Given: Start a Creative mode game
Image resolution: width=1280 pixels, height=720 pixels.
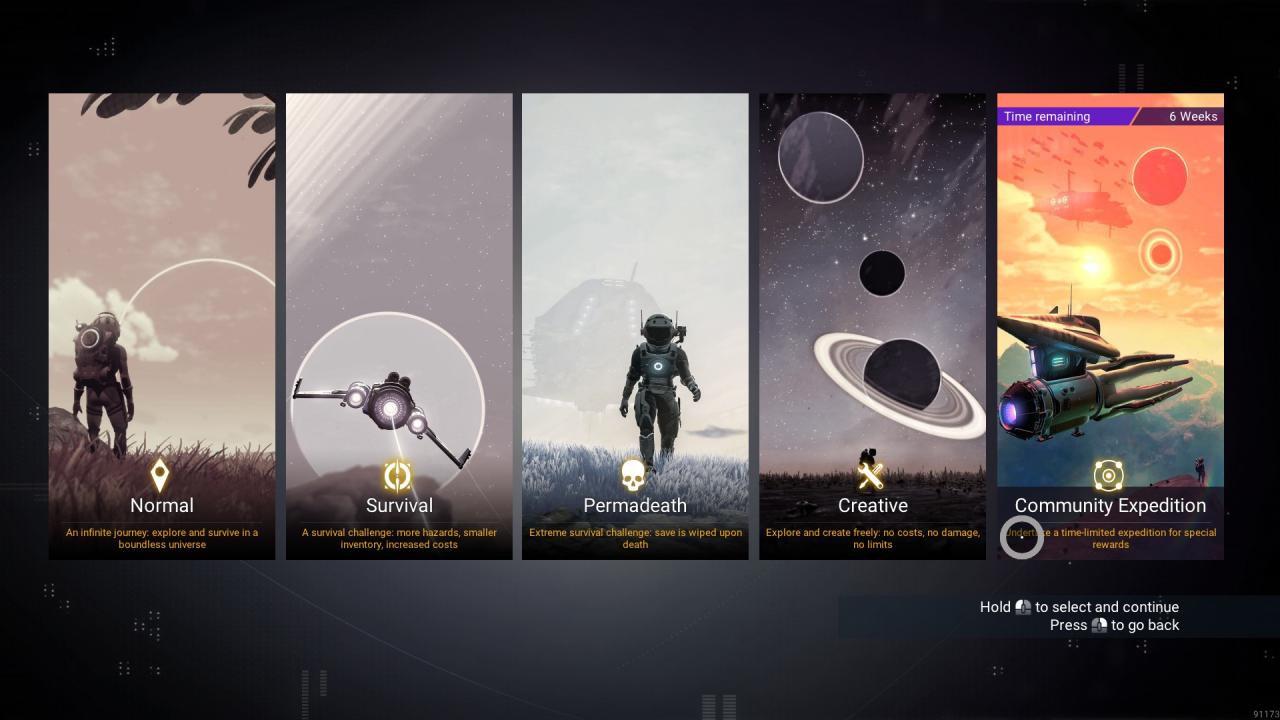Looking at the screenshot, I should coord(872,326).
